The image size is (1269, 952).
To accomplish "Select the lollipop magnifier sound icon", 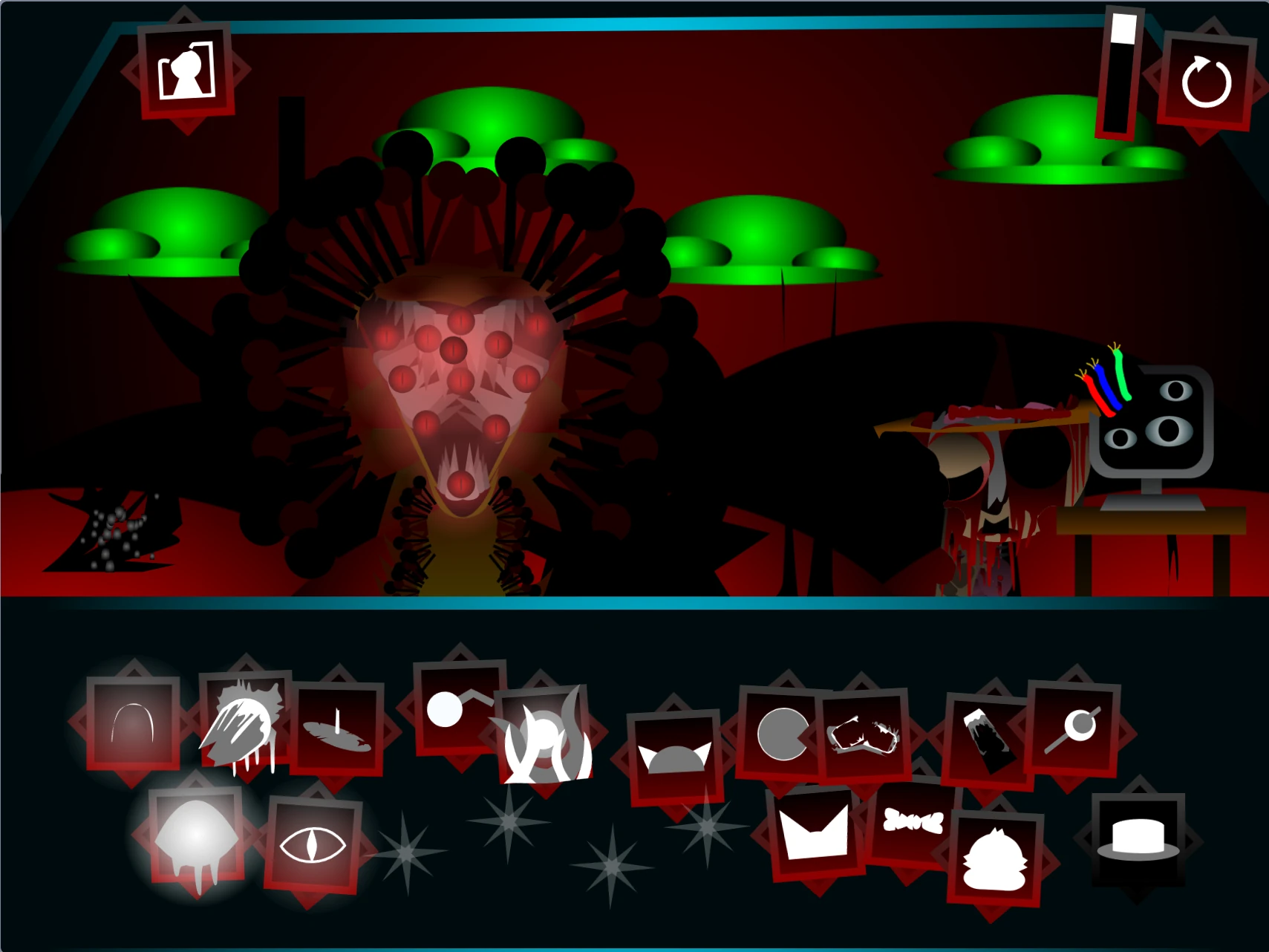I will click(x=1077, y=728).
